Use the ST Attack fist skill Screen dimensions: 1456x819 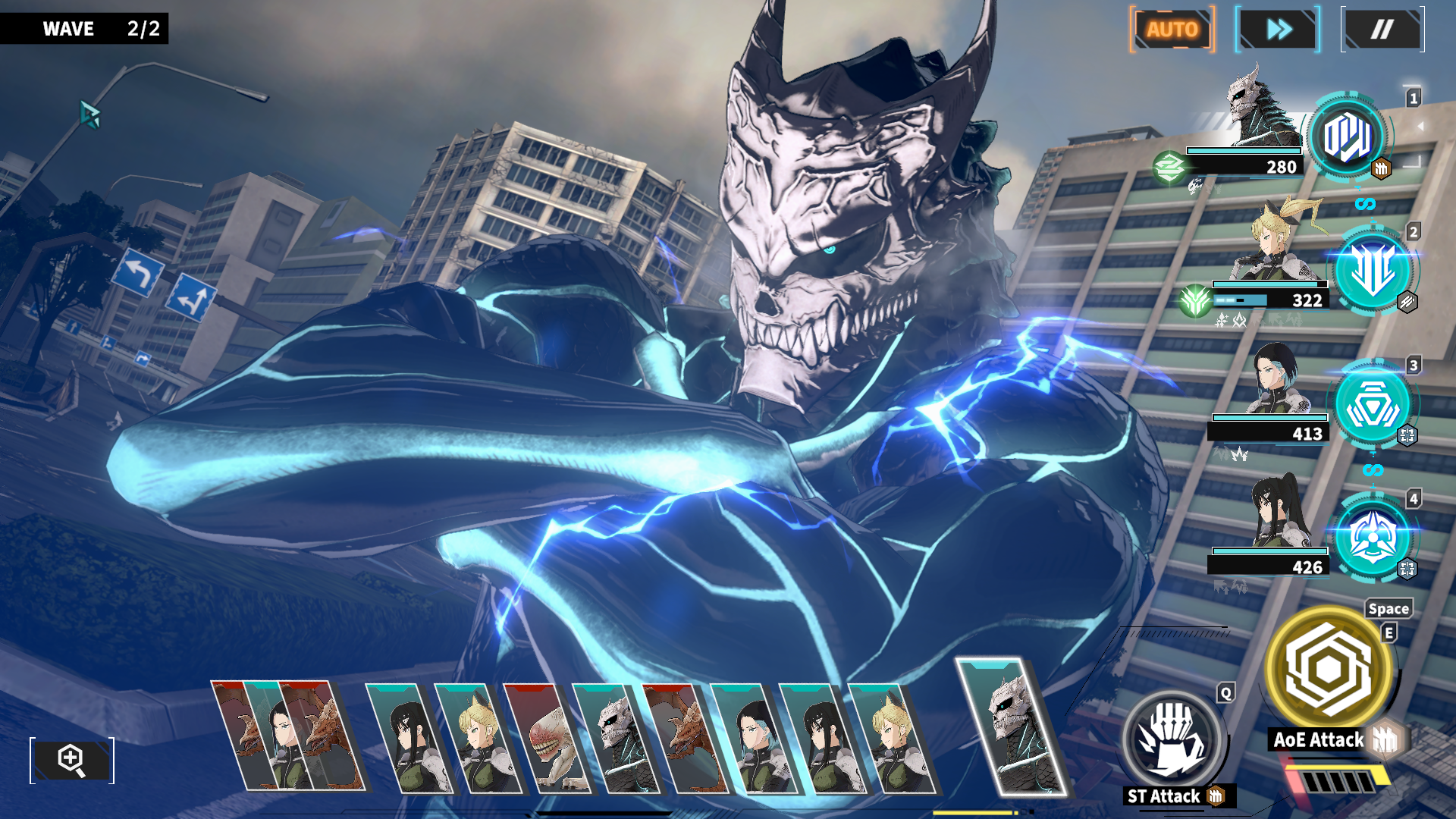(1172, 737)
